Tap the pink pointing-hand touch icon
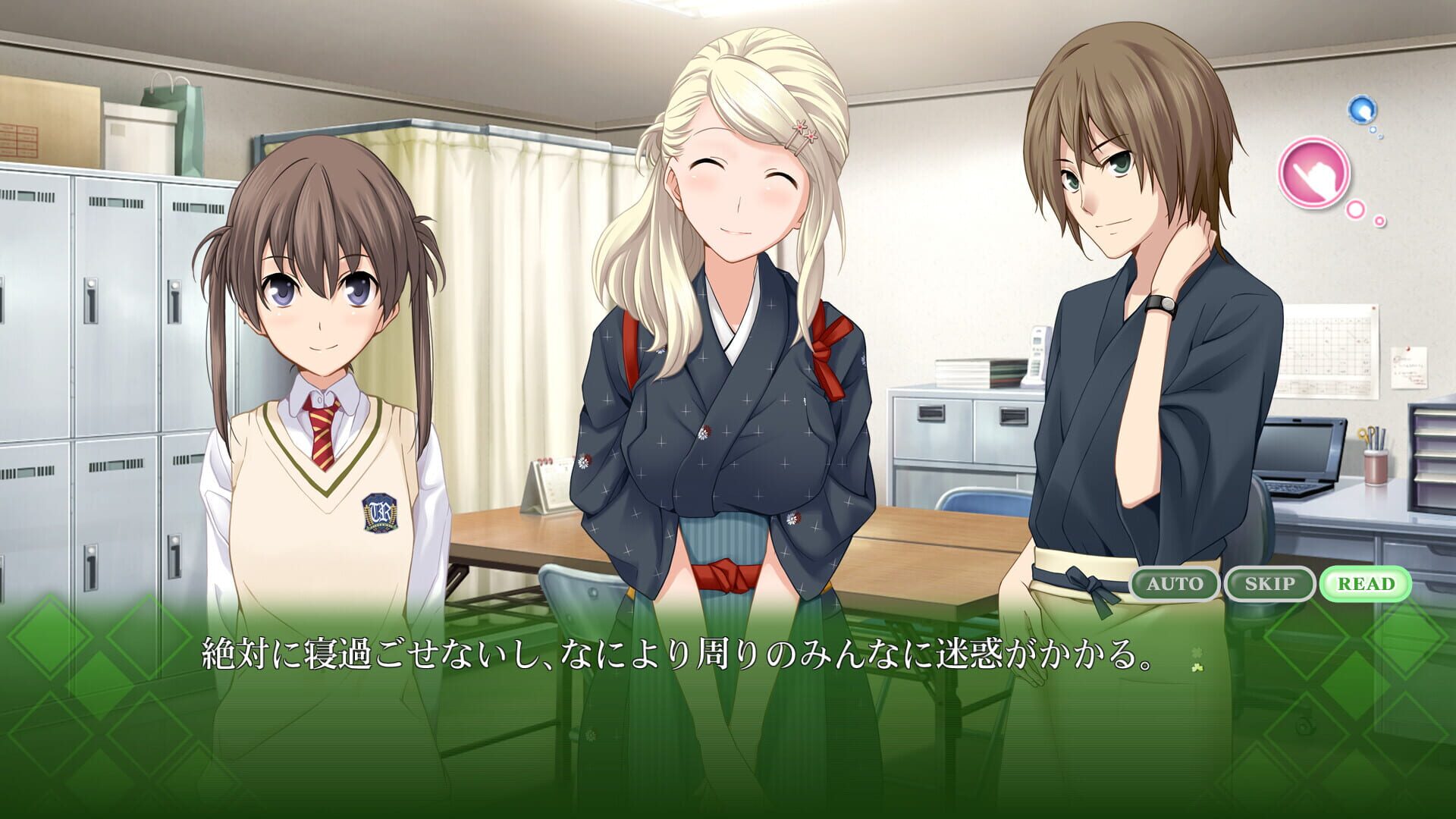1456x819 pixels. [1316, 172]
